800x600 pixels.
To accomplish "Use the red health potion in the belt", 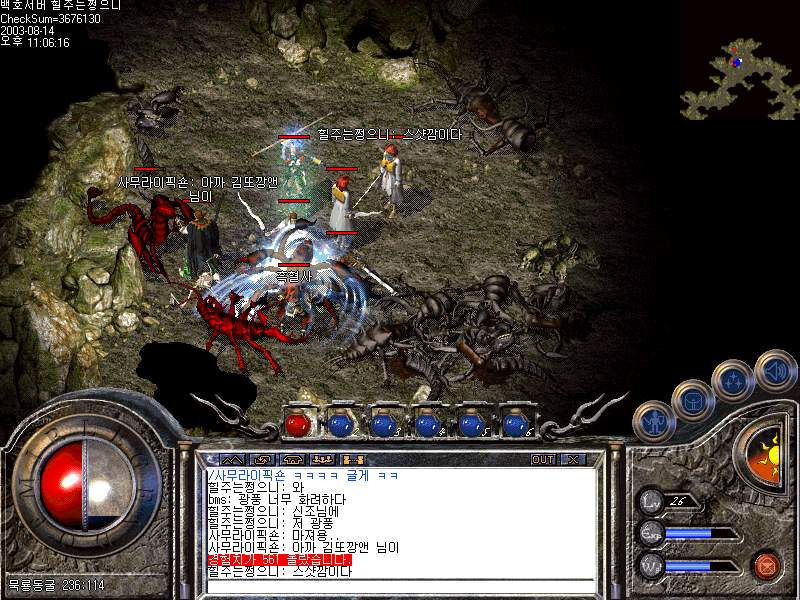I will coord(298,424).
